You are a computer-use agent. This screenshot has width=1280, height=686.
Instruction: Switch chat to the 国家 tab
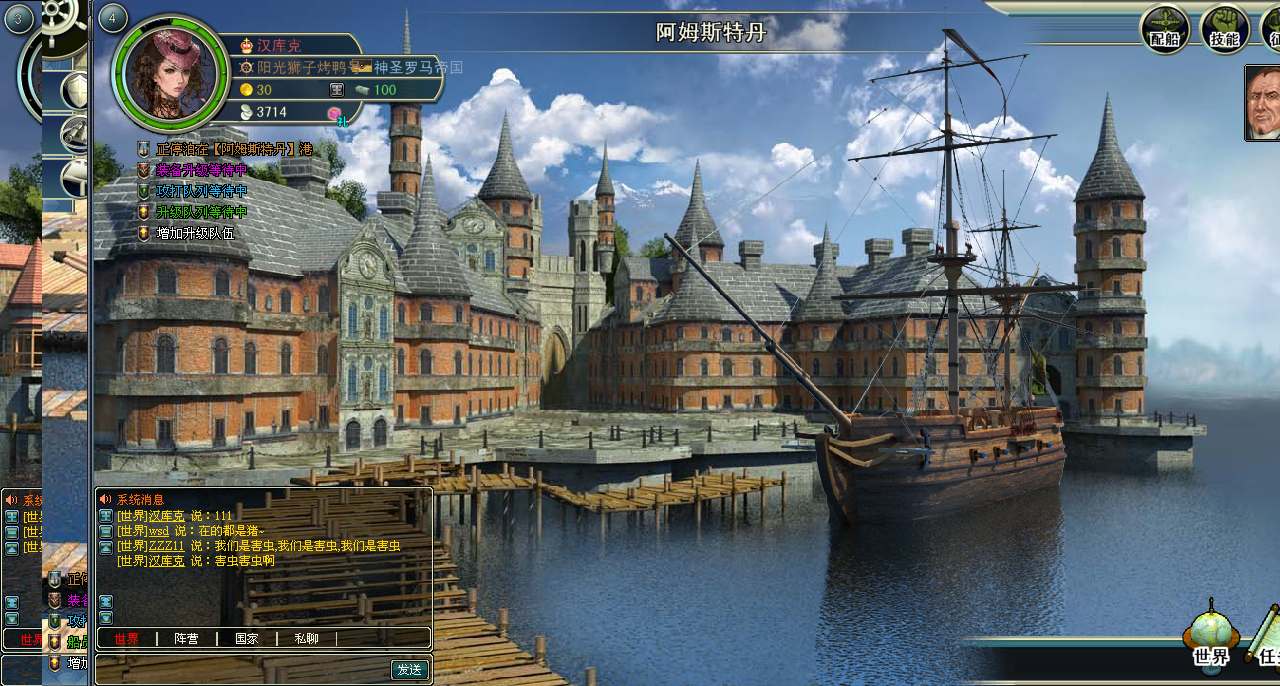[x=246, y=638]
